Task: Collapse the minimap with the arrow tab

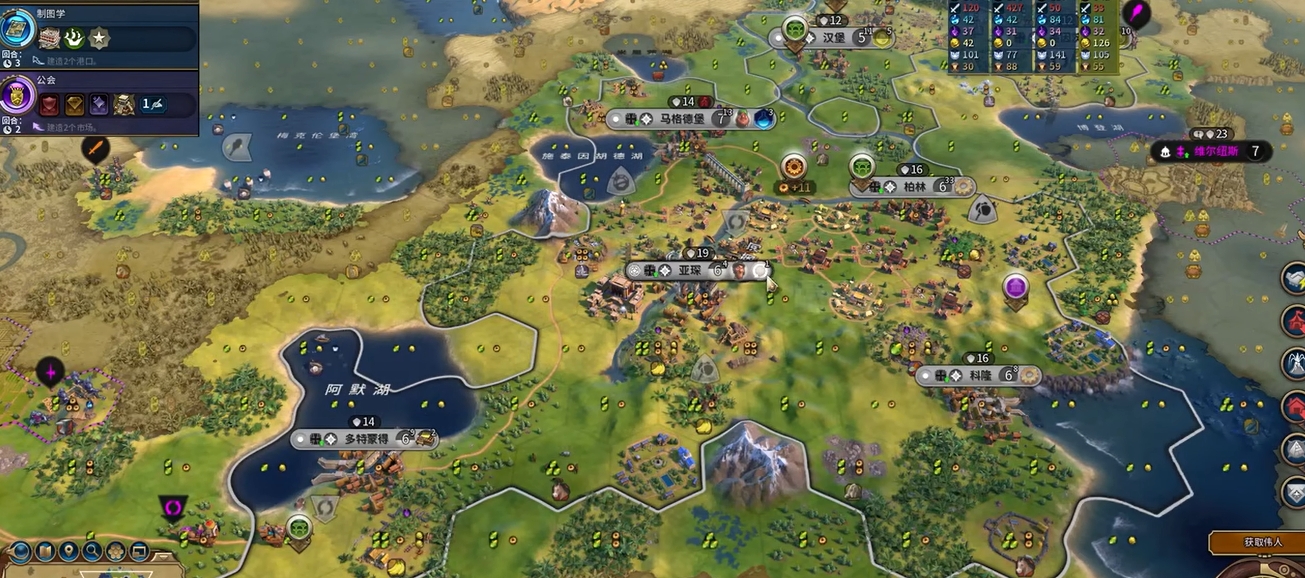Action: point(163,556)
